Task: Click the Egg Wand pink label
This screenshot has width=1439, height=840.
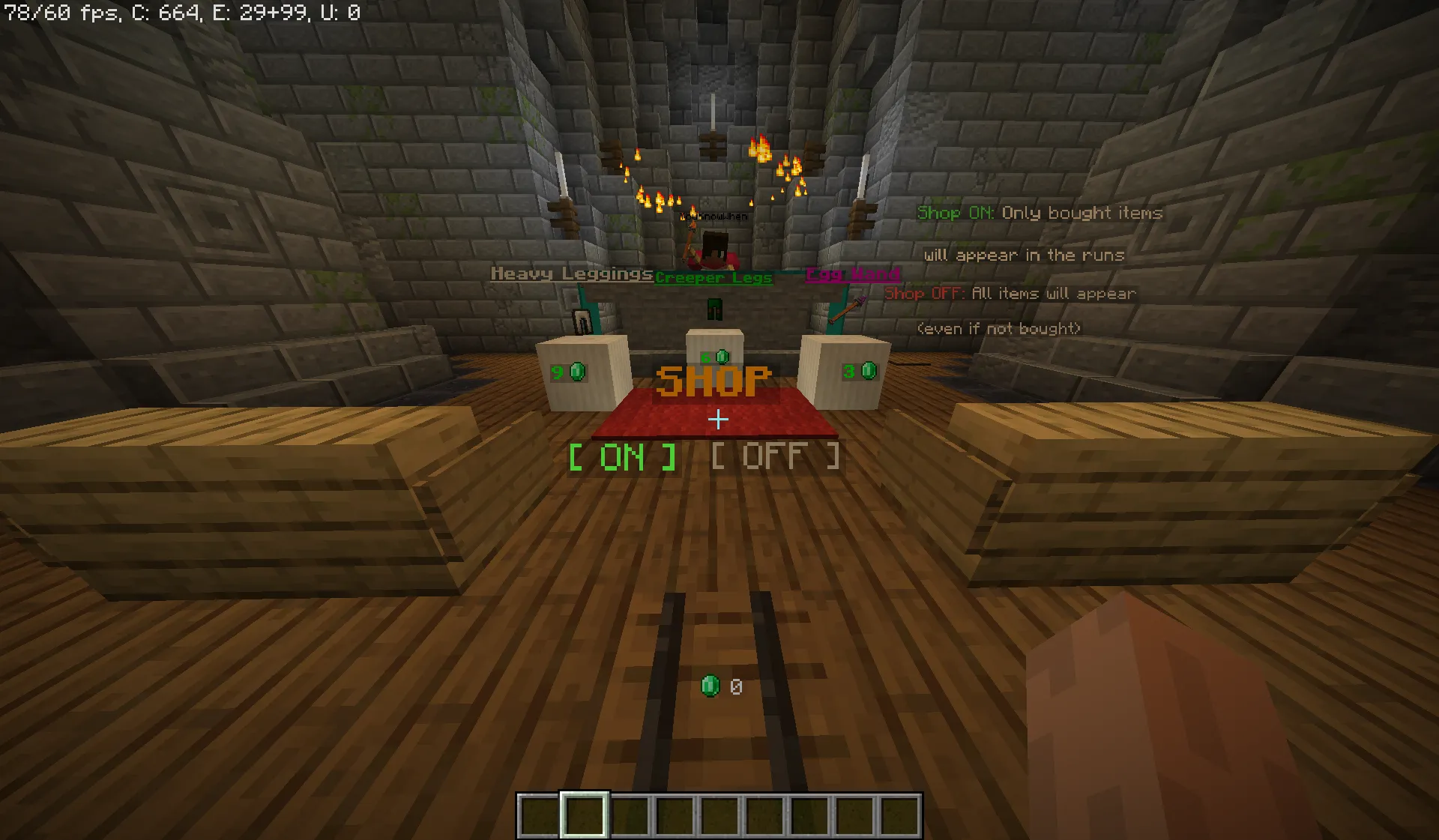Action: [x=853, y=274]
